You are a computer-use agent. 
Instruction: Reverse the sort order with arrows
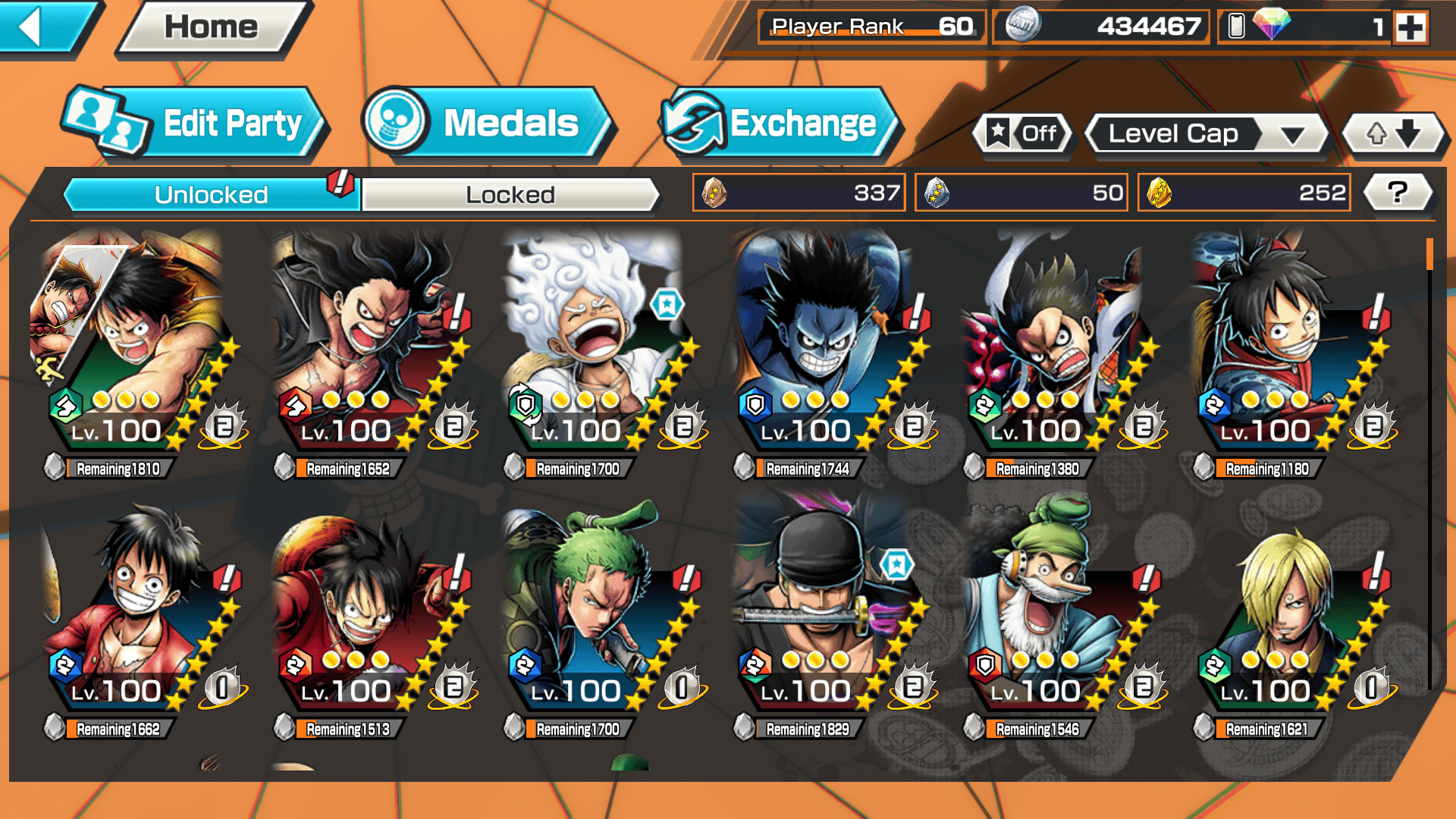(1393, 134)
